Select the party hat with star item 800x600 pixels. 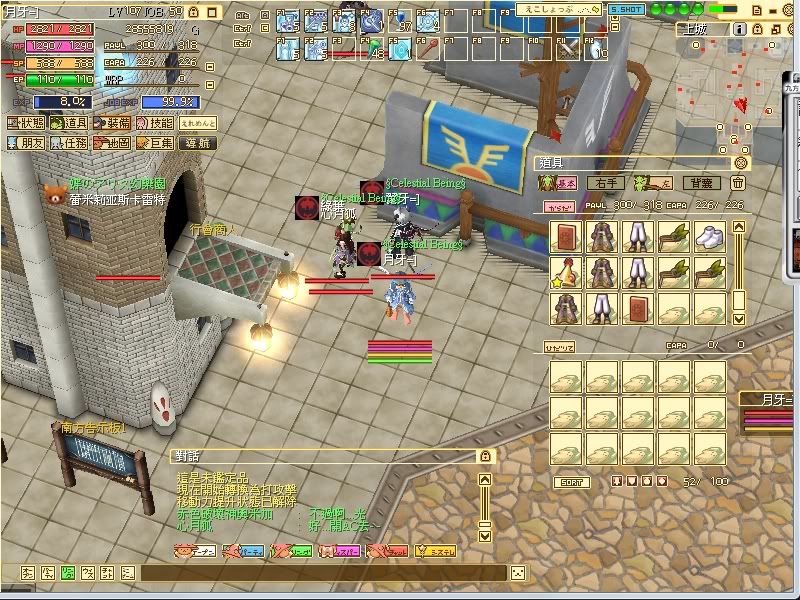tap(566, 272)
